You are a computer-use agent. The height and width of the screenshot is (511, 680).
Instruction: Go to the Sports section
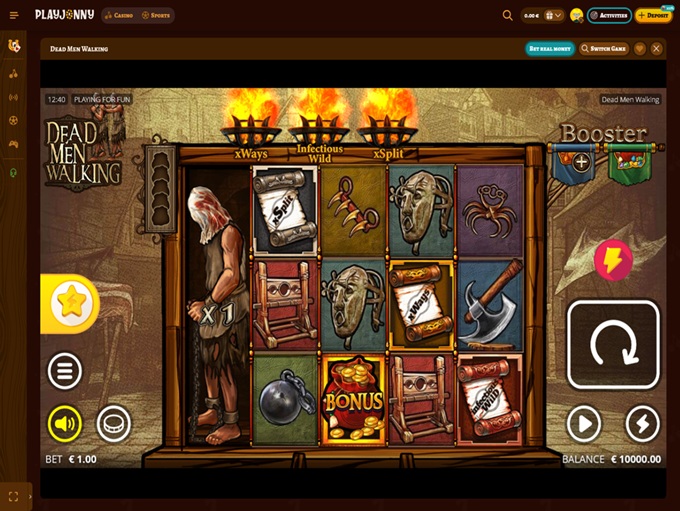click(156, 15)
